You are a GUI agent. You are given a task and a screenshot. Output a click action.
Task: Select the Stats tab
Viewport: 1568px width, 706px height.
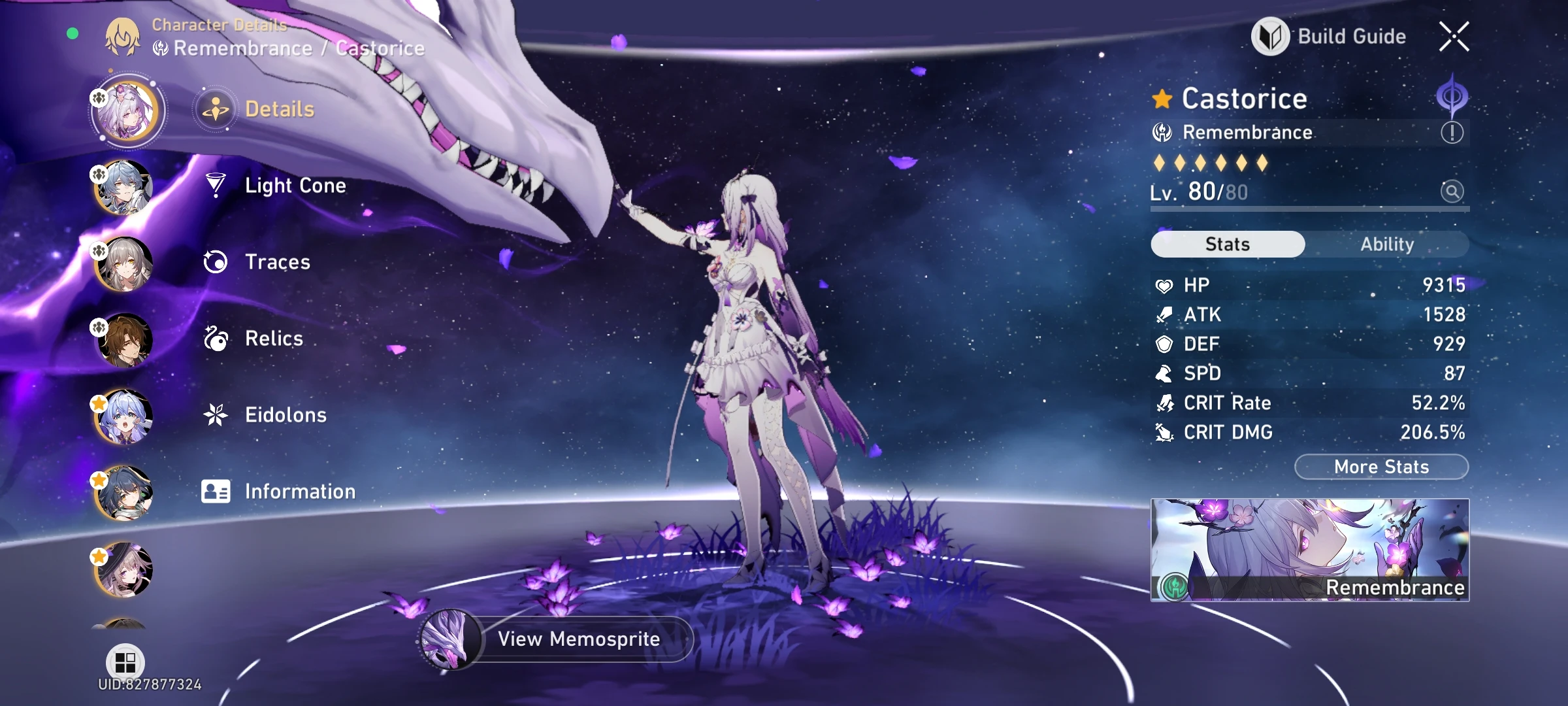1226,244
